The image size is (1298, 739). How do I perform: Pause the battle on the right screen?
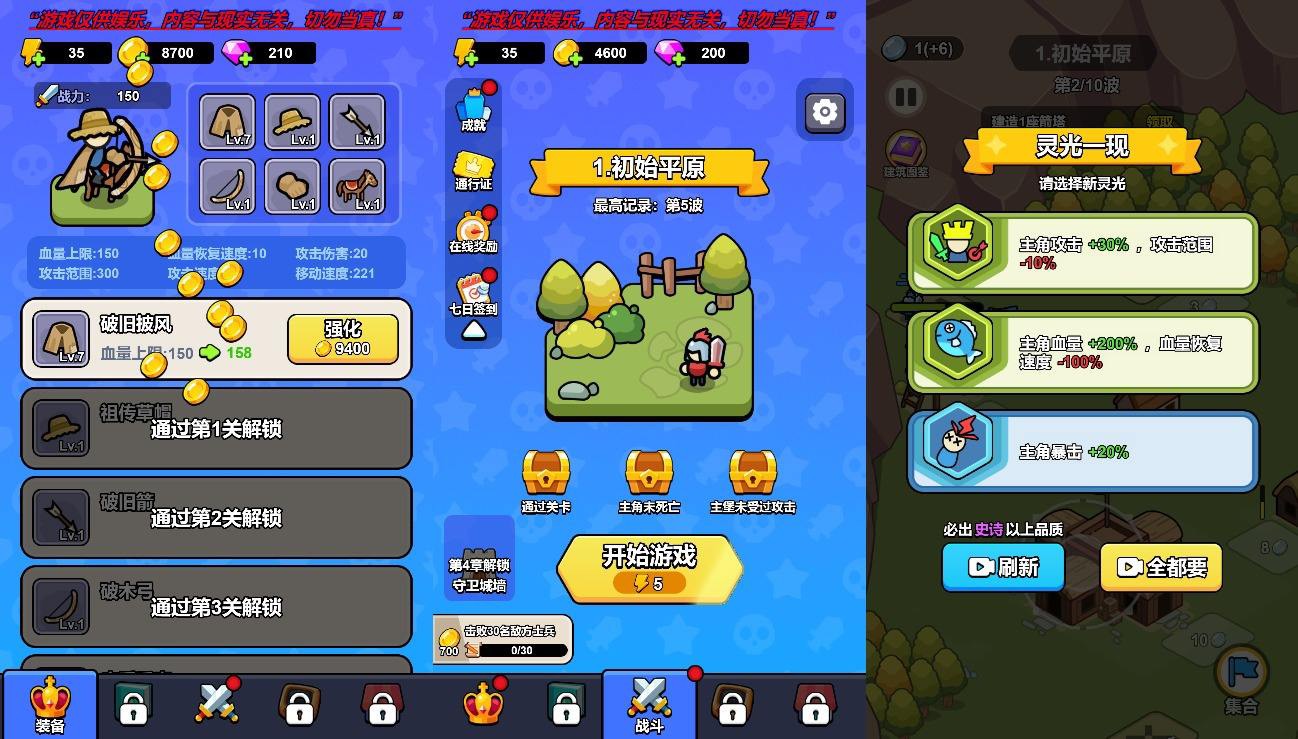(906, 97)
